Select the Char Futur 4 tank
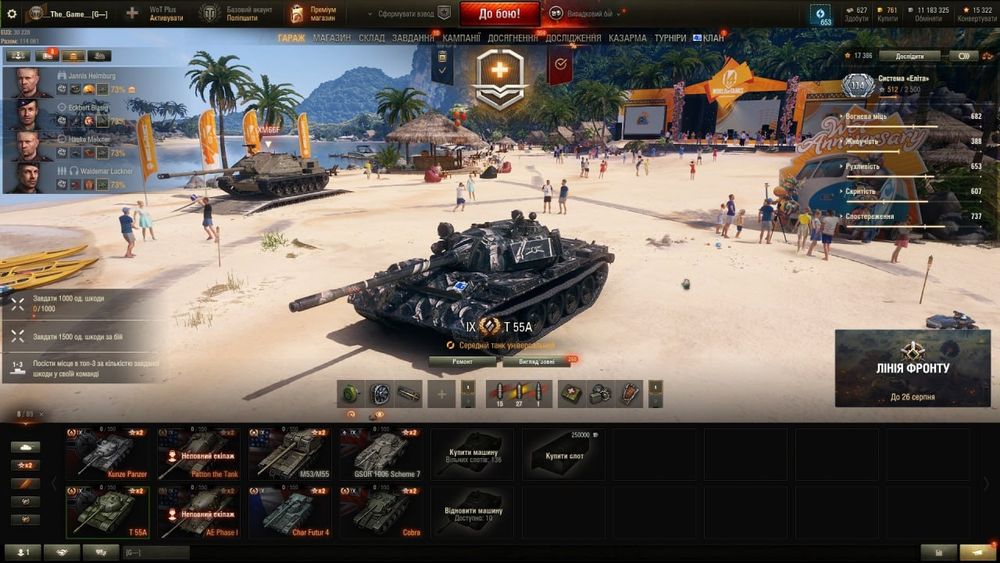 (x=290, y=512)
